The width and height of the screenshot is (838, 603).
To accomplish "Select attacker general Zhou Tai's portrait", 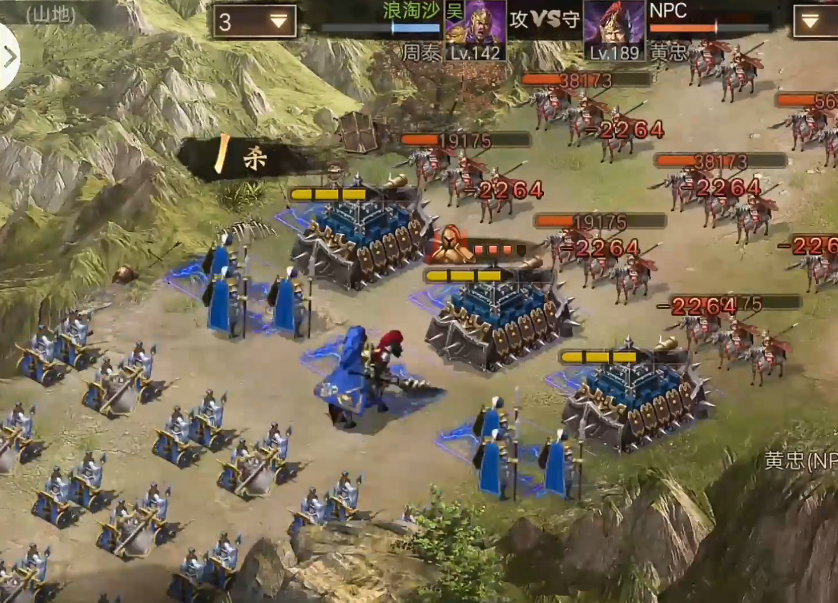I will (474, 24).
